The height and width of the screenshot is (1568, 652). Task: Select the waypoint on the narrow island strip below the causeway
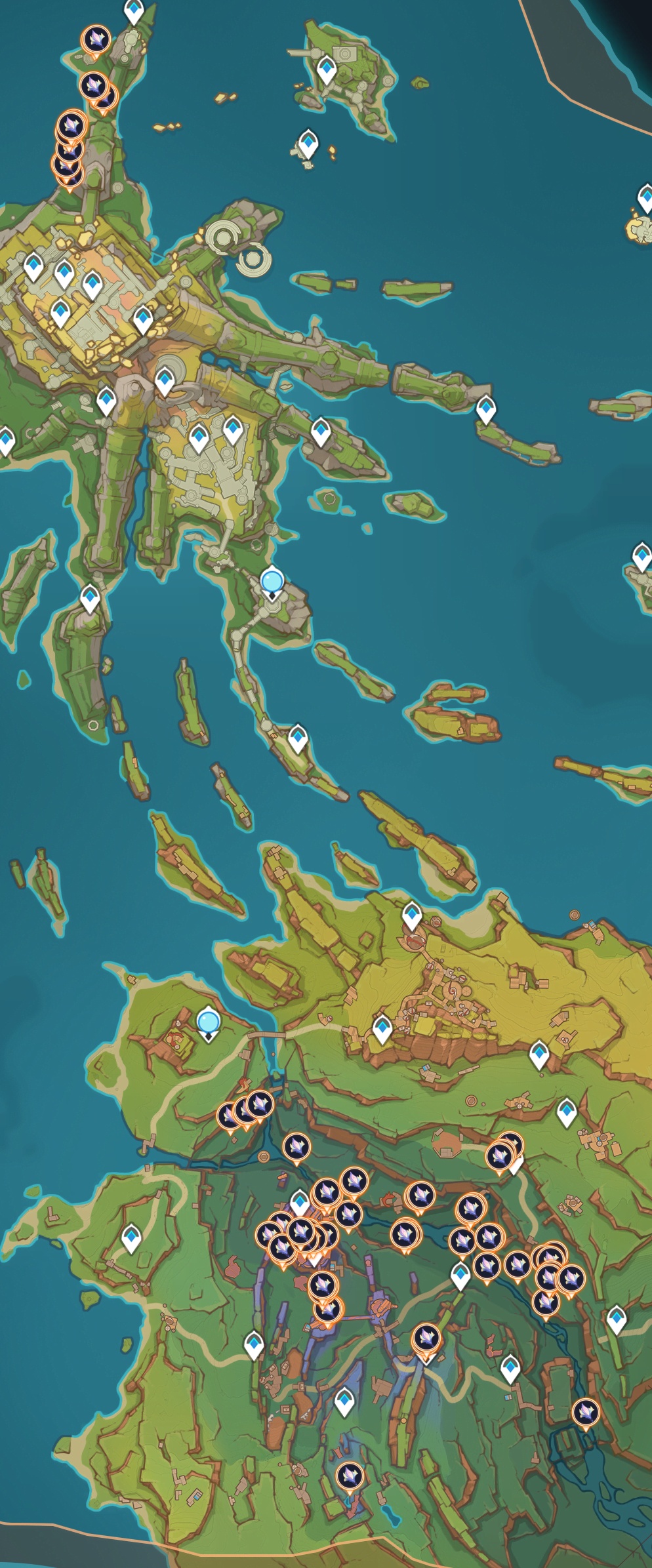[x=298, y=738]
